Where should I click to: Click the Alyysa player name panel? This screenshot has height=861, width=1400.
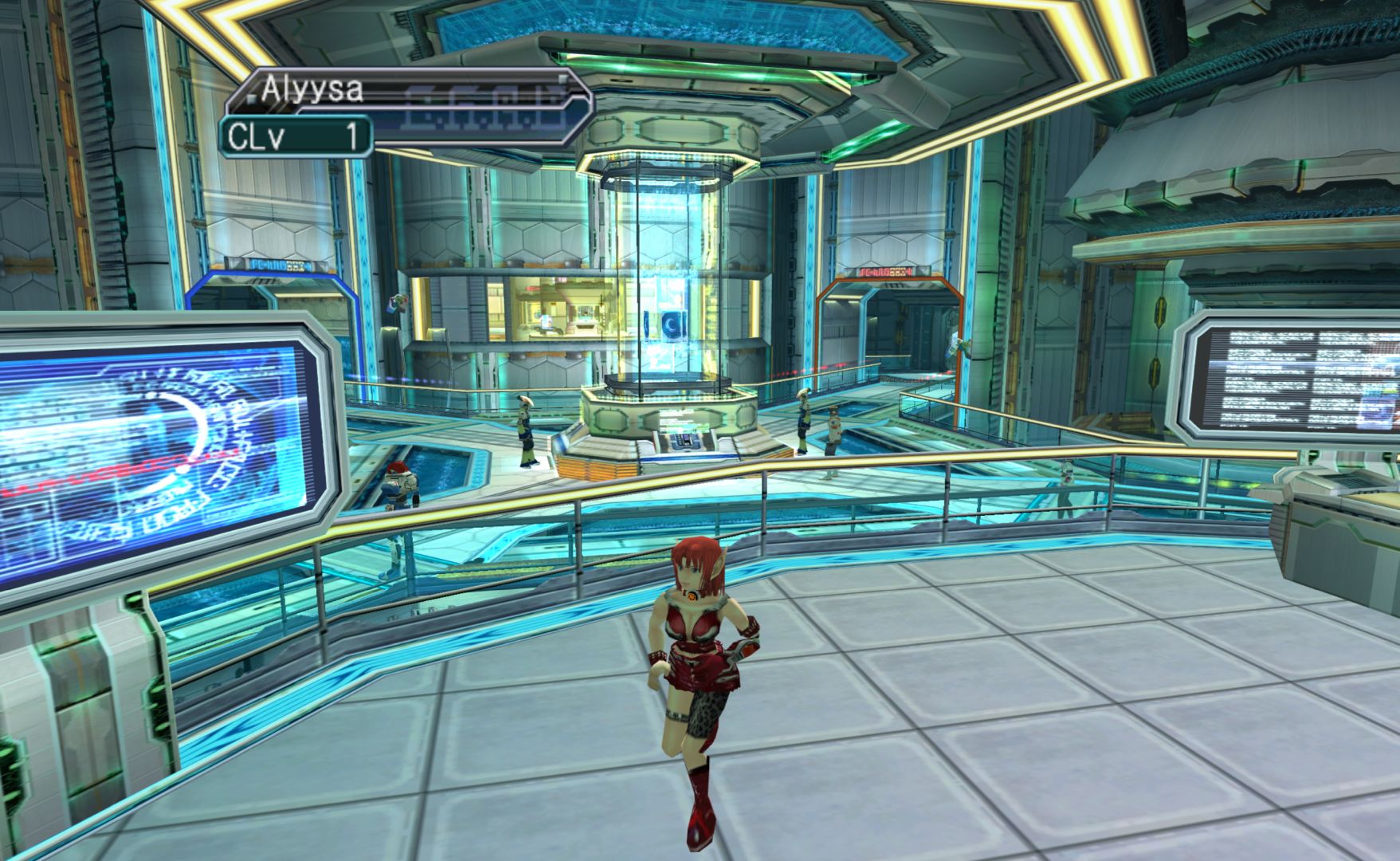(408, 92)
